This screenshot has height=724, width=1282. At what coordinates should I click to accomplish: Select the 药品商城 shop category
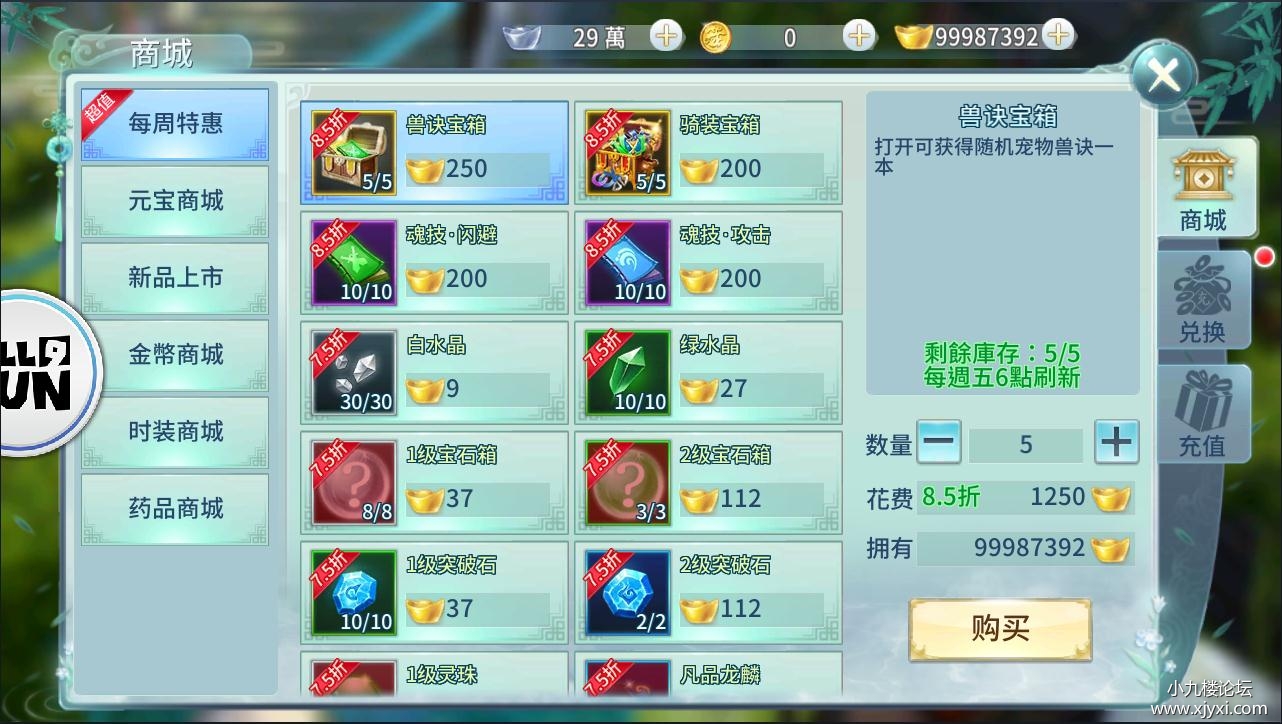tap(175, 509)
